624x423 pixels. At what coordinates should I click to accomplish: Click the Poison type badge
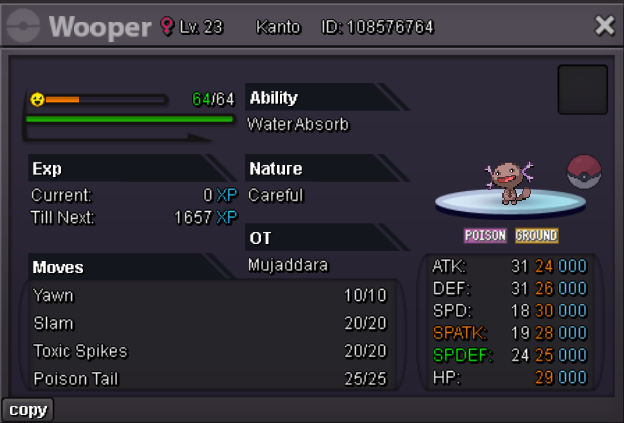click(x=486, y=236)
